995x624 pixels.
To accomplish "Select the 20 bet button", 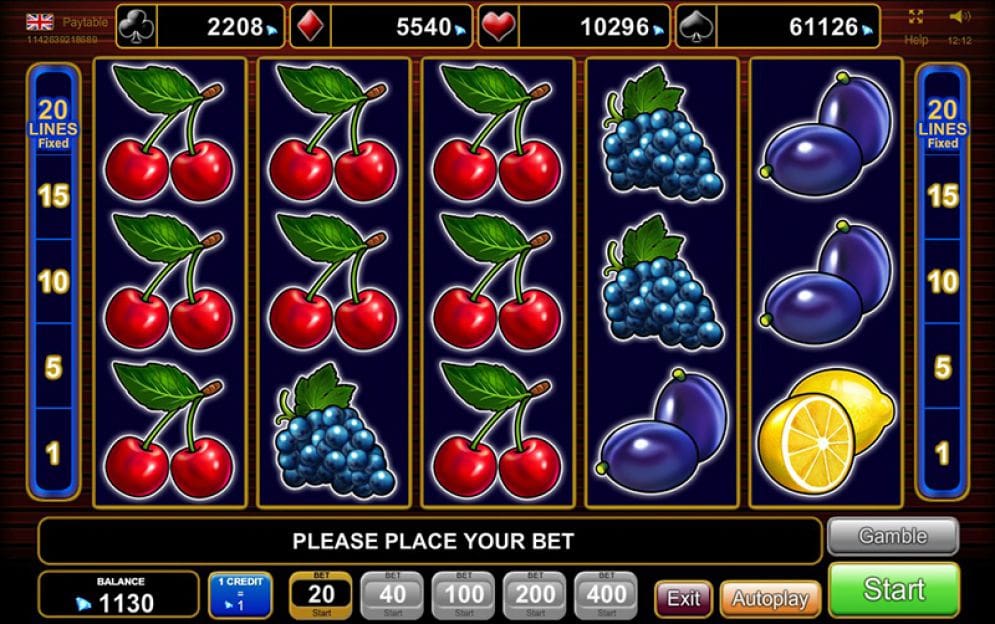I will pyautogui.click(x=320, y=595).
